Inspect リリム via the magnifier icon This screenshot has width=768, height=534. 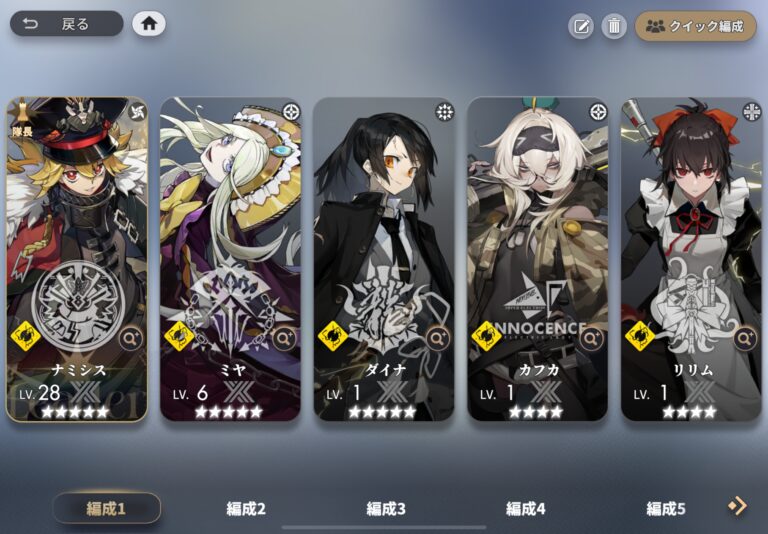pyautogui.click(x=745, y=339)
